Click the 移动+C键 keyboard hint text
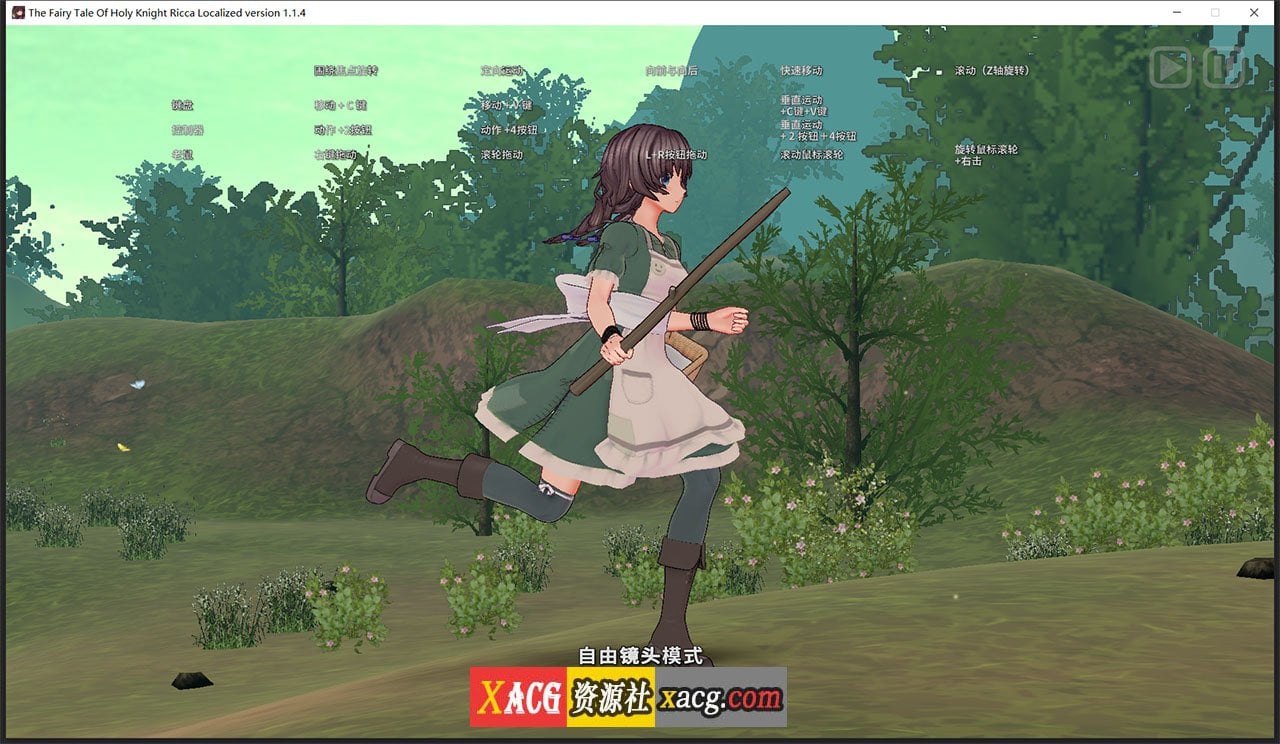The height and width of the screenshot is (744, 1280). click(339, 105)
